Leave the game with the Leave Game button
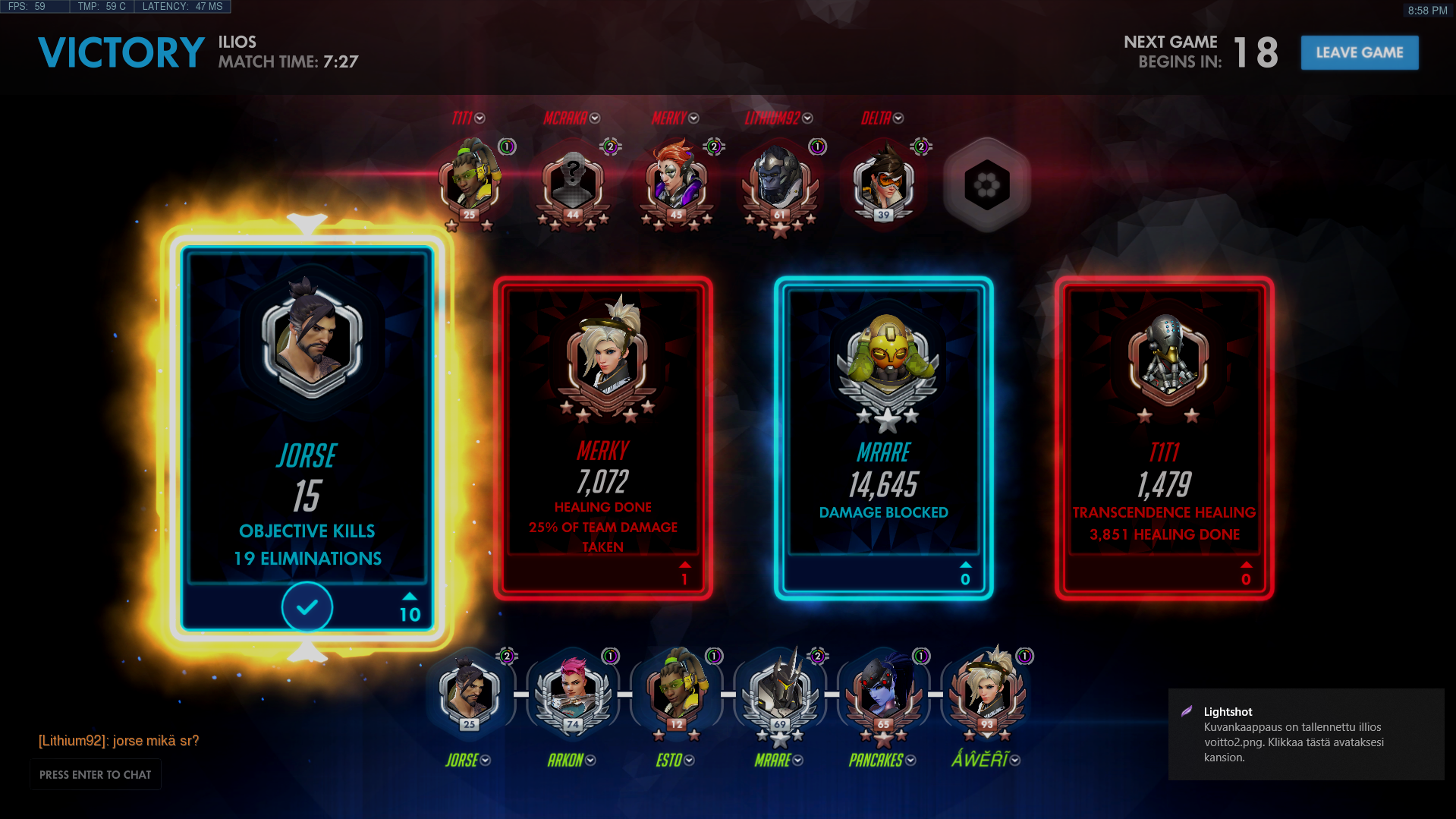Screen dimensions: 1456x819 coord(1359,52)
